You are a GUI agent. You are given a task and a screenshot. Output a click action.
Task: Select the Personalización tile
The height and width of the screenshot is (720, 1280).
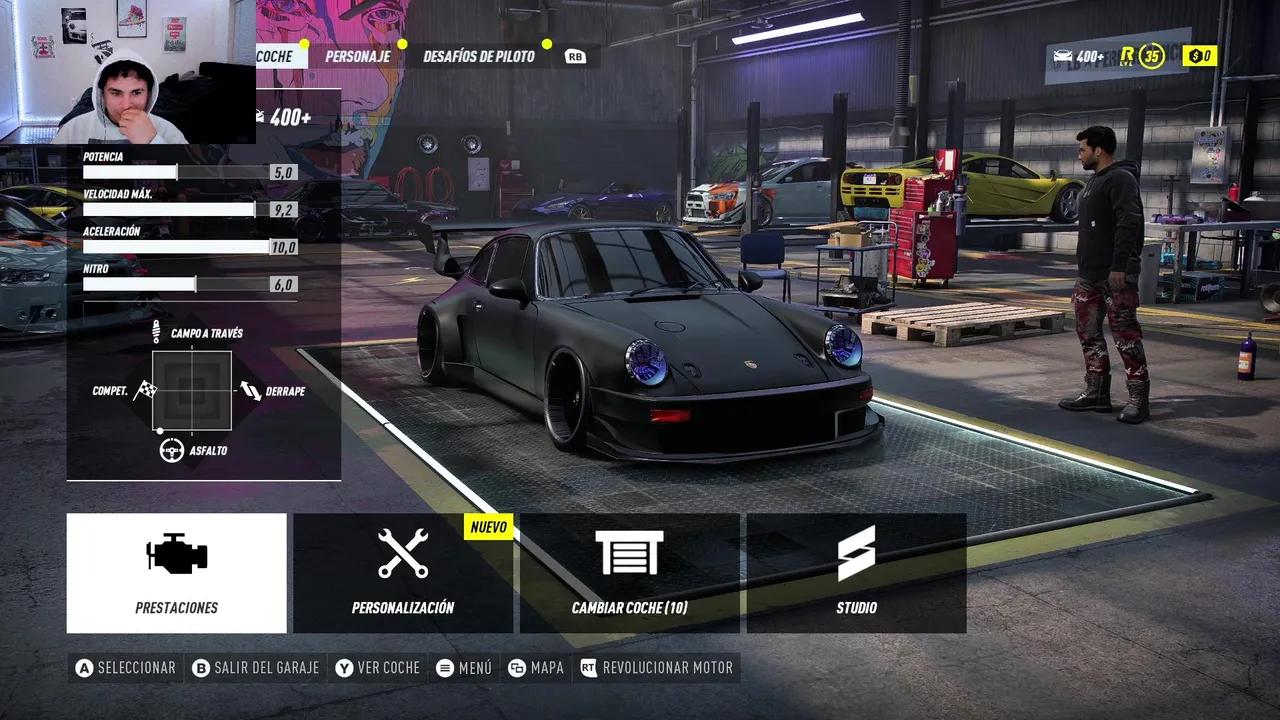coord(403,573)
